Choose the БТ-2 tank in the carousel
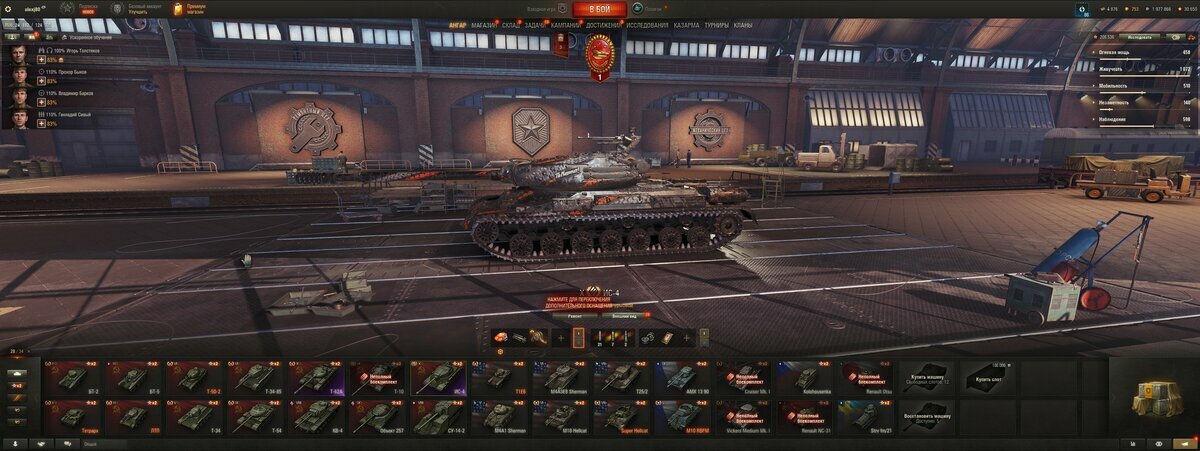This screenshot has width=1200, height=451. (73, 377)
